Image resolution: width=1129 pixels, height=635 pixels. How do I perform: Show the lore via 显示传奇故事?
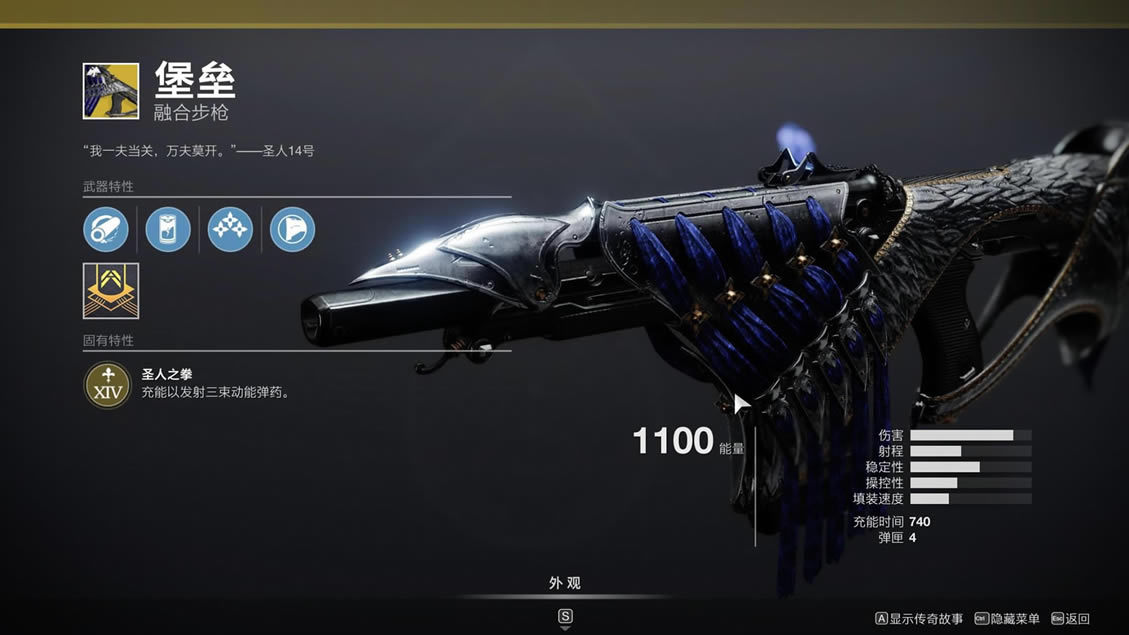coord(919,619)
